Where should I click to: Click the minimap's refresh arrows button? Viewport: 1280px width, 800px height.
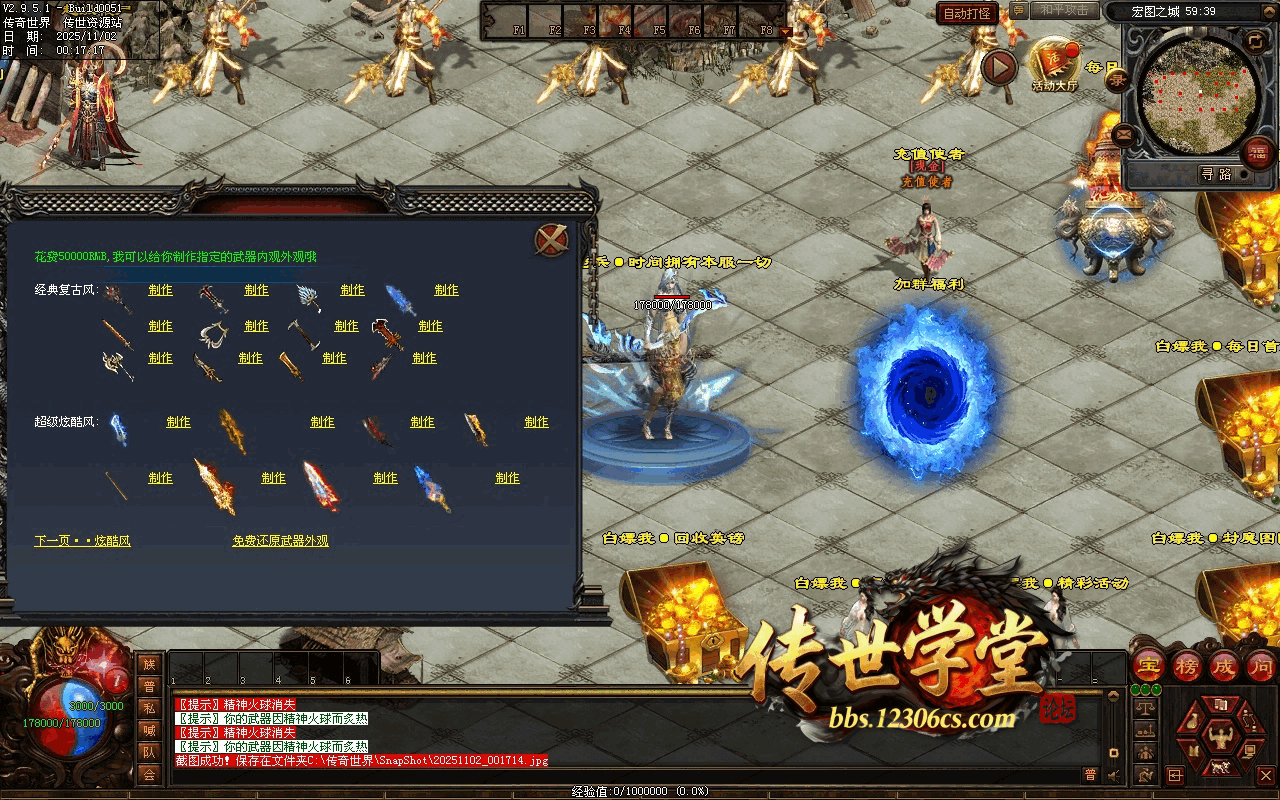[1255, 41]
